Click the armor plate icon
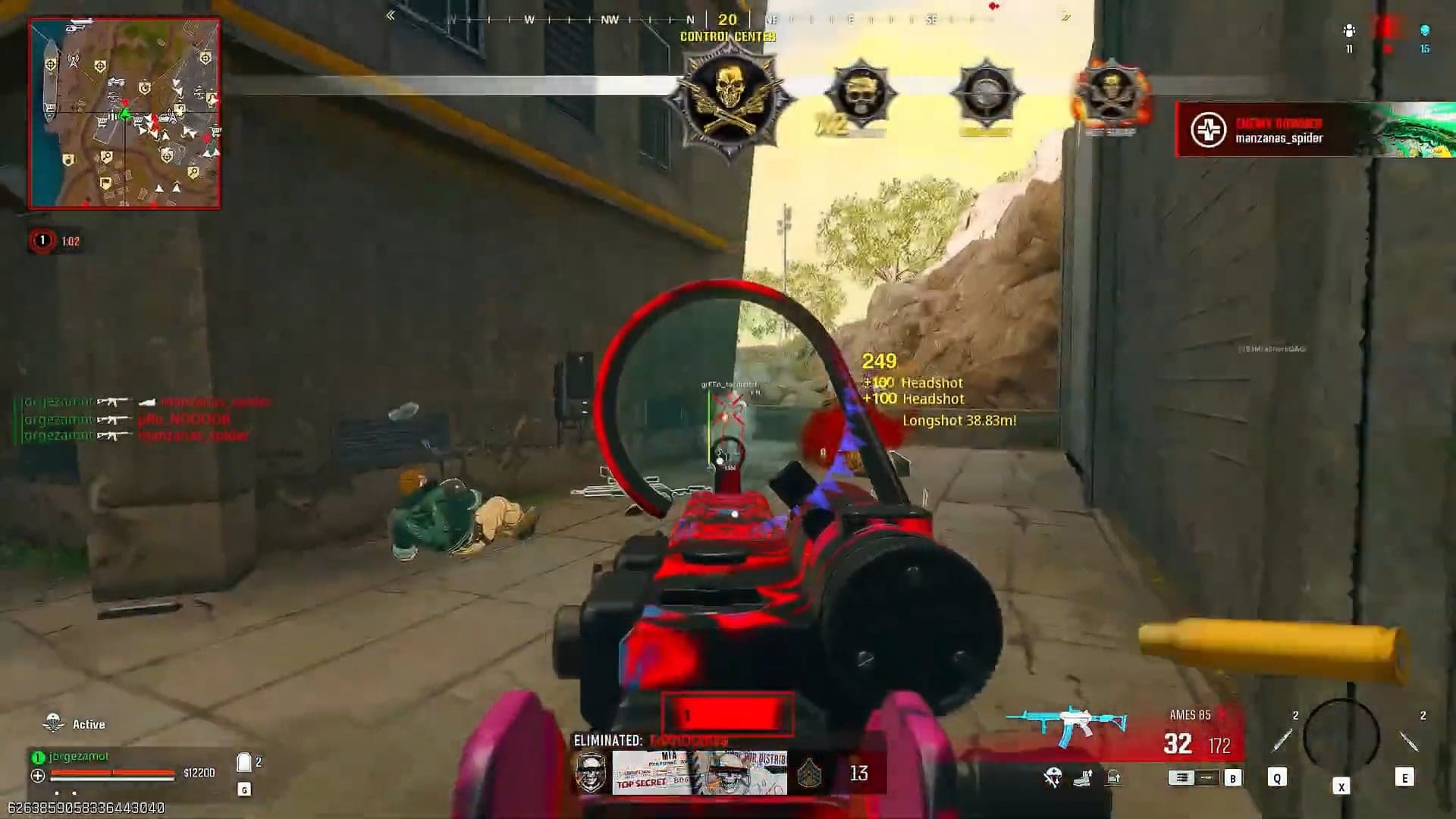The image size is (1456, 819). click(243, 762)
